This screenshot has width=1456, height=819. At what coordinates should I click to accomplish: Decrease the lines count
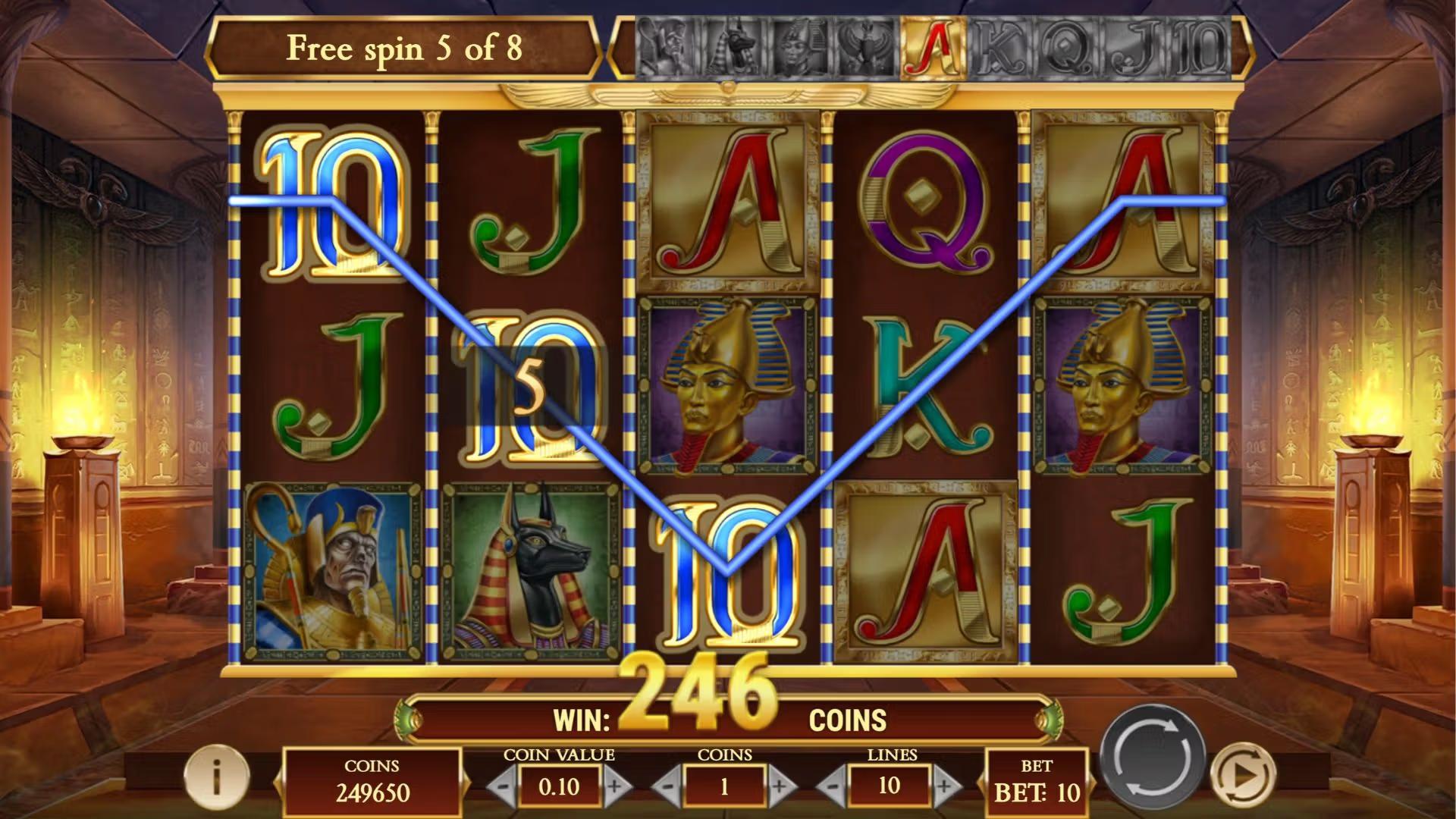tap(831, 785)
